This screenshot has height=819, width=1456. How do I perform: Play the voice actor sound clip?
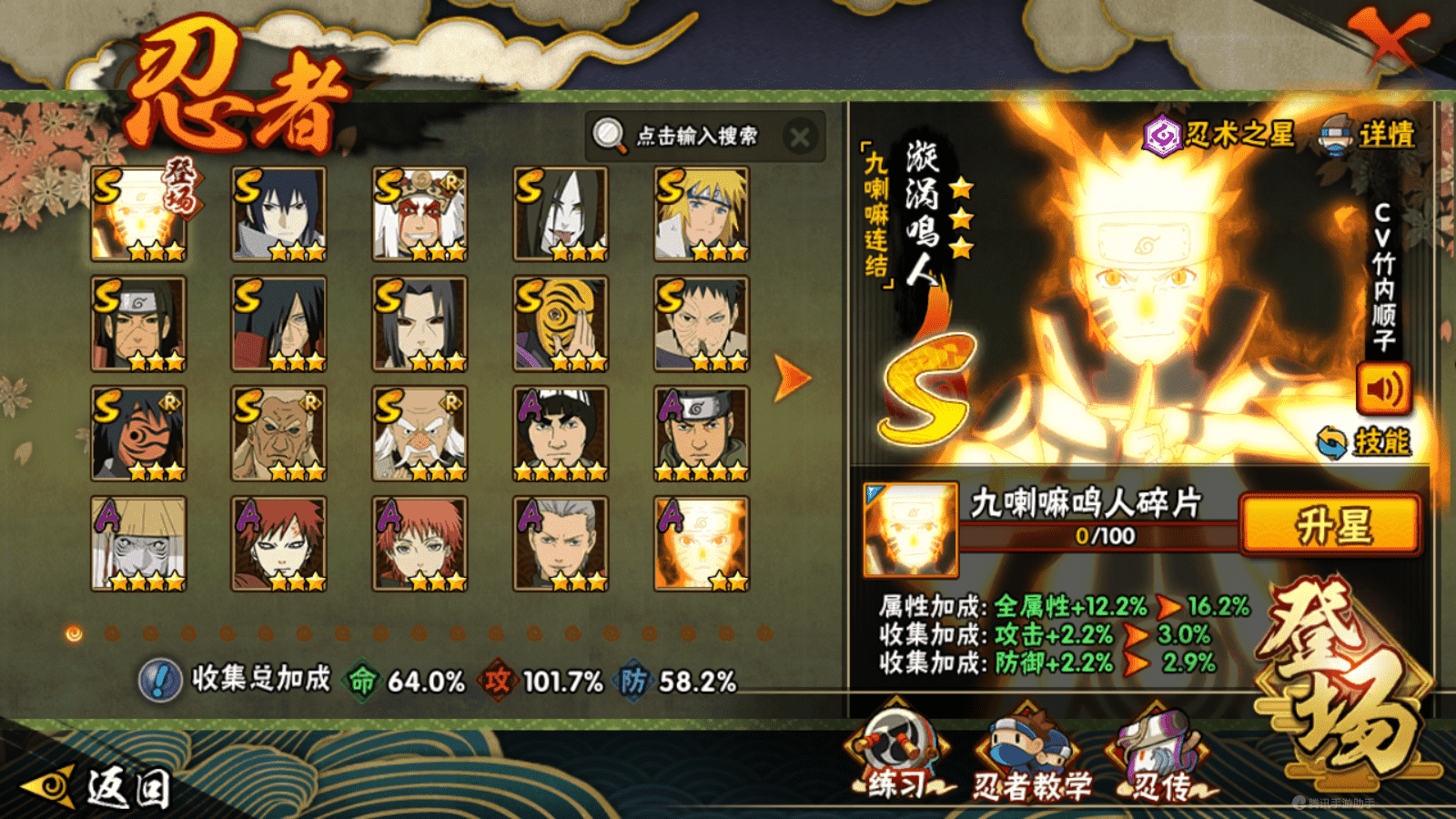point(1383,389)
